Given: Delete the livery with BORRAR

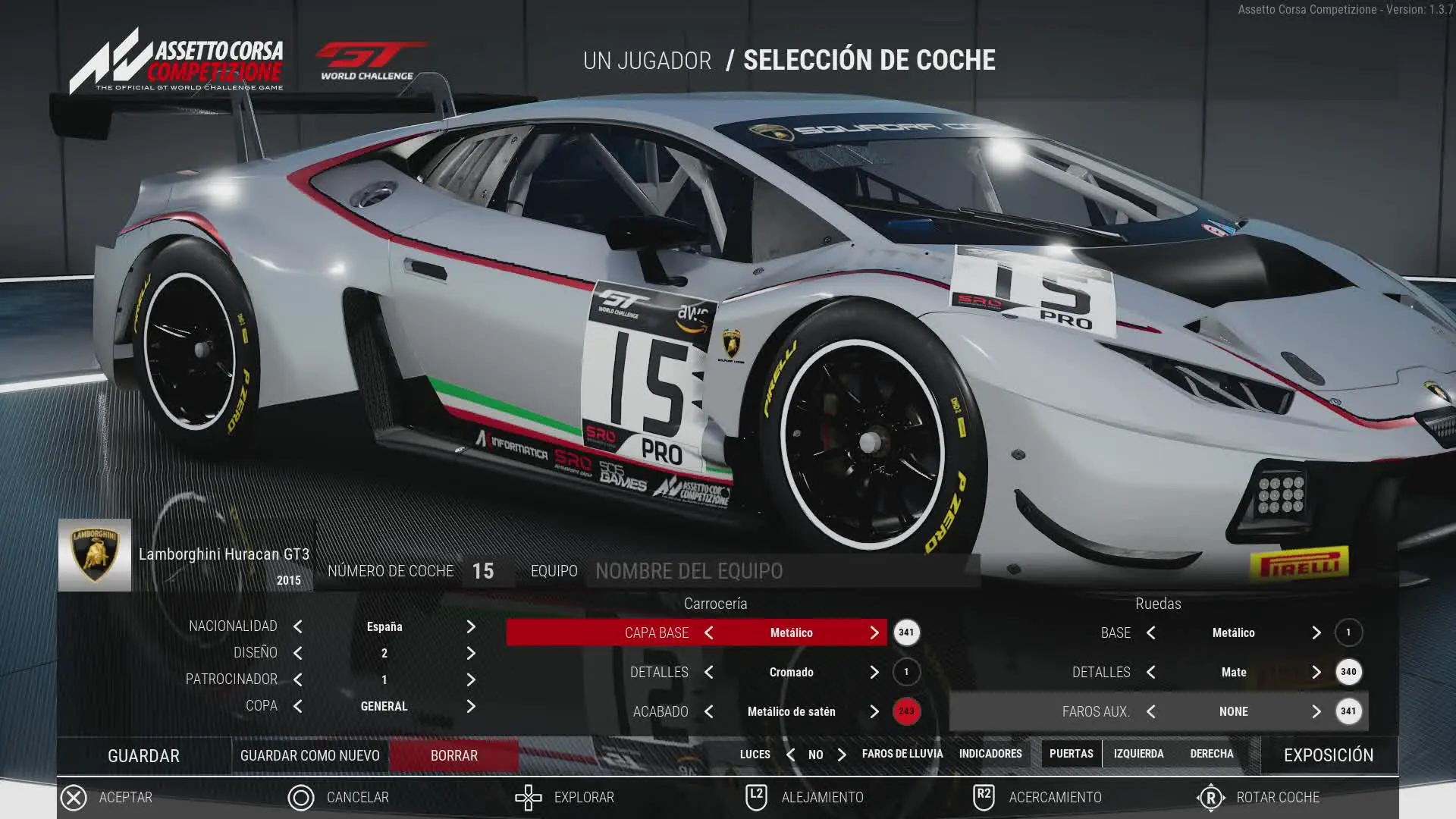Looking at the screenshot, I should [453, 755].
